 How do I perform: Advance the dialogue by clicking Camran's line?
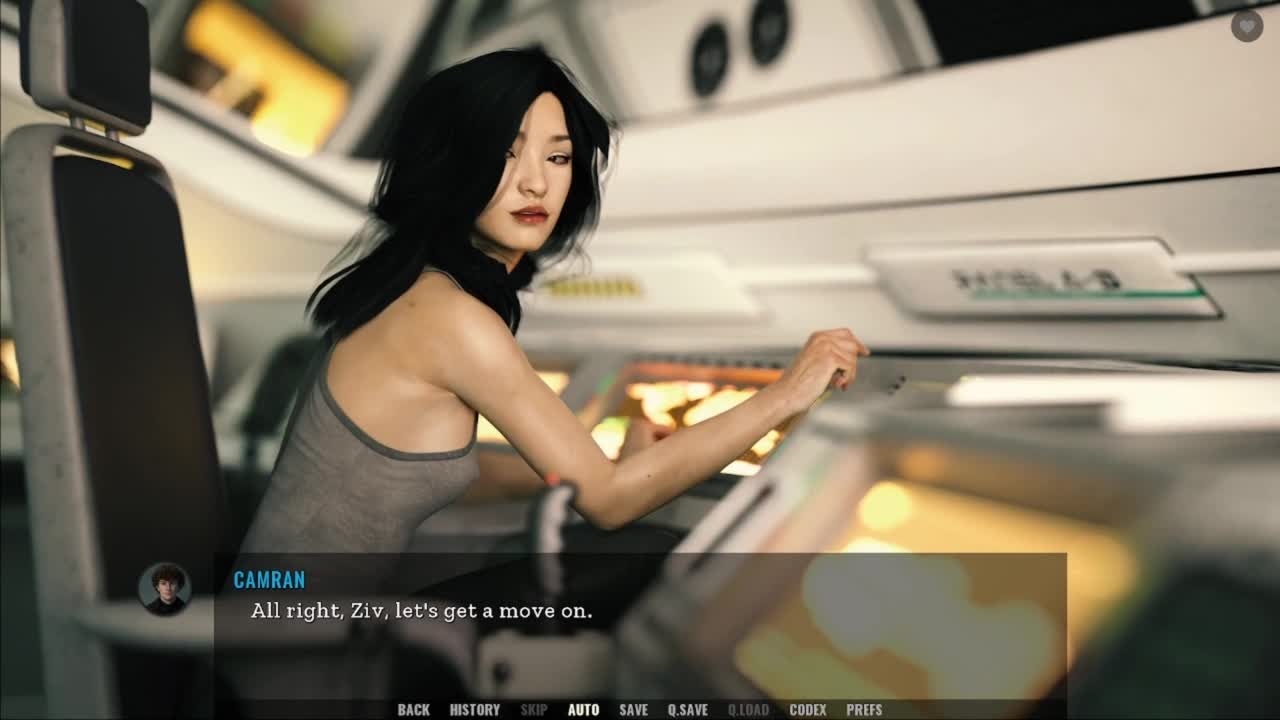(x=421, y=611)
